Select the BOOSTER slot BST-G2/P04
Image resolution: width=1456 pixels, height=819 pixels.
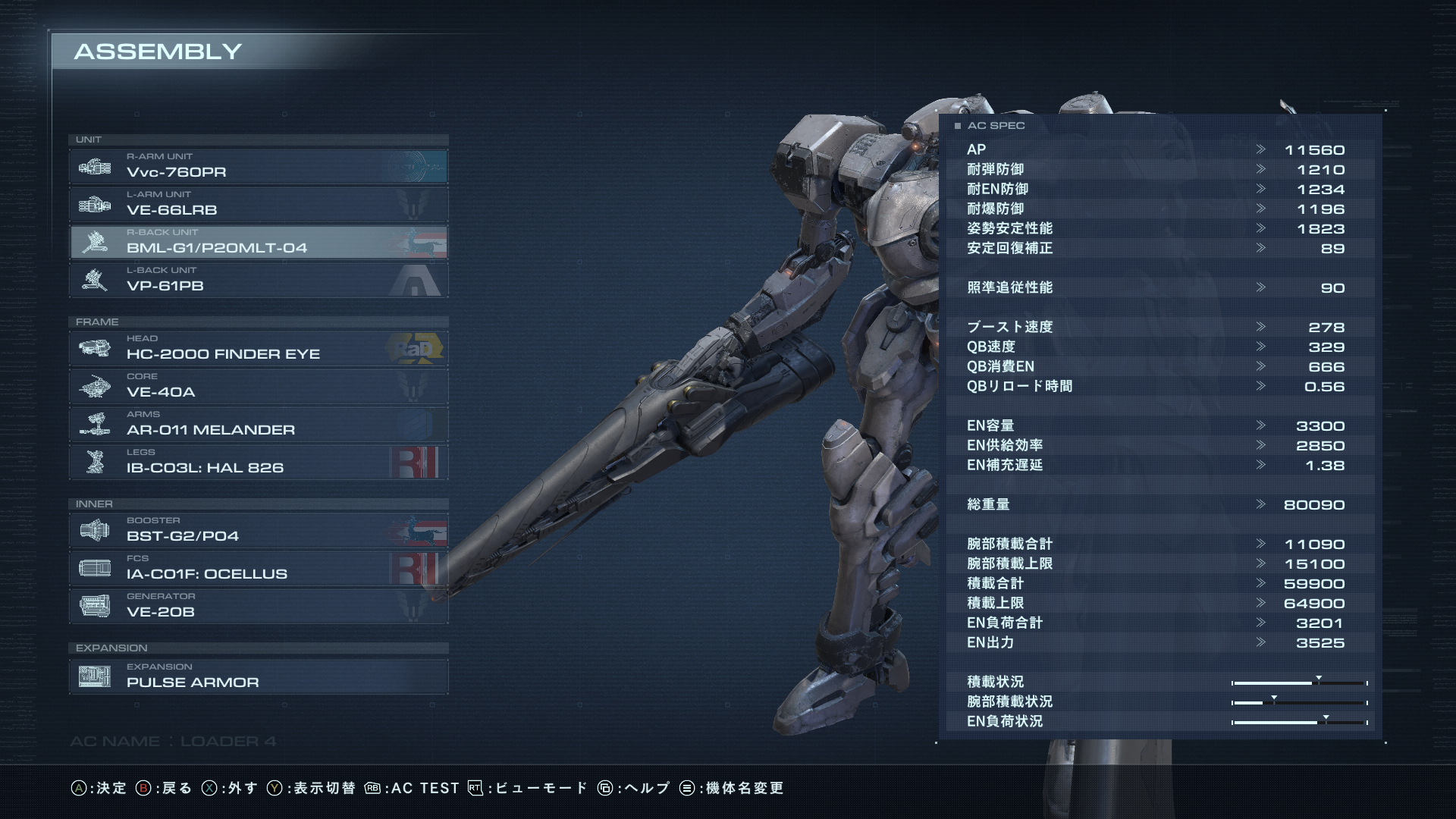point(258,530)
